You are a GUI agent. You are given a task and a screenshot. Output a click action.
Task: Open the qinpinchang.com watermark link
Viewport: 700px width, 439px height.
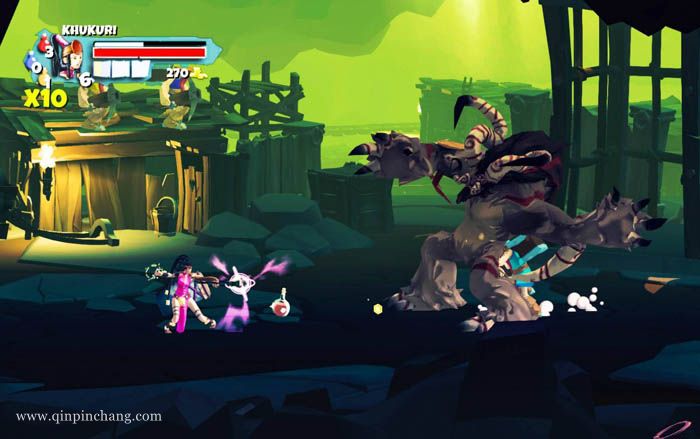click(89, 416)
